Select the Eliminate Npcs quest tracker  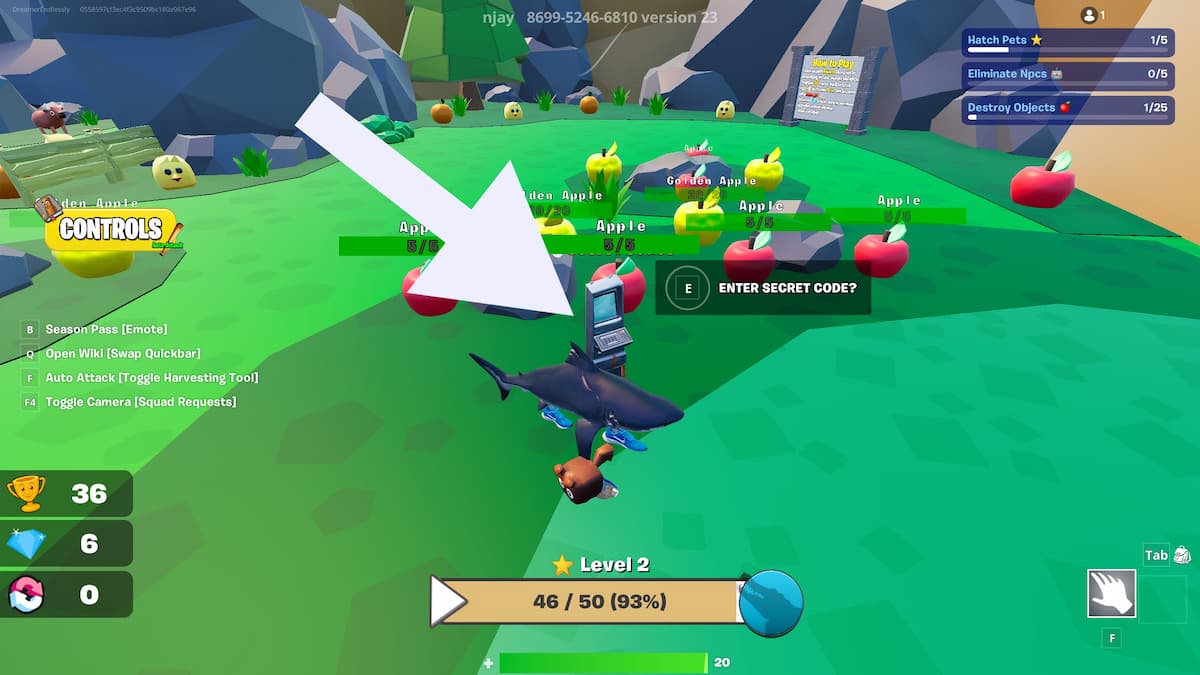click(1067, 75)
